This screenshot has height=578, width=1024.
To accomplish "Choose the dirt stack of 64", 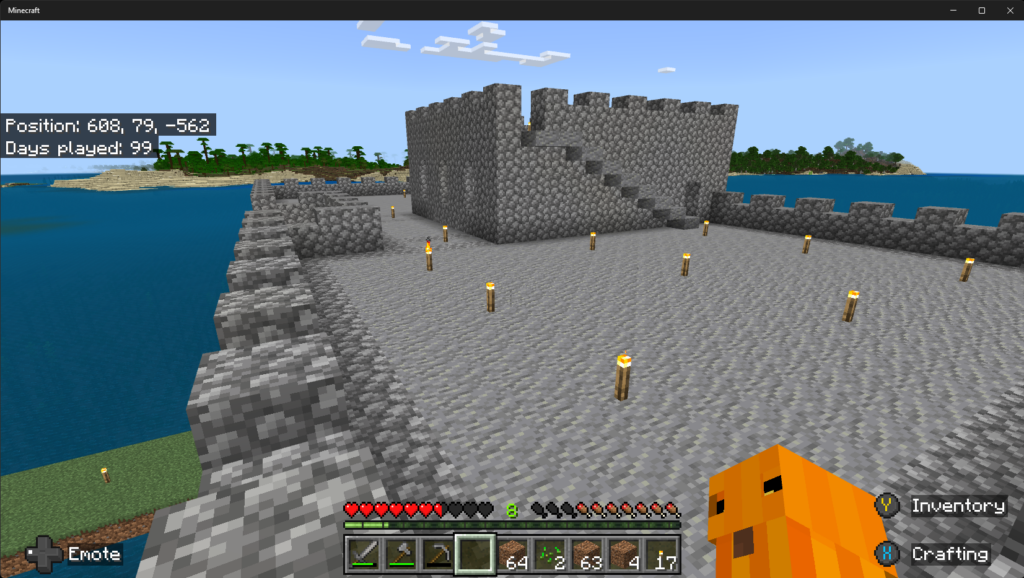I will point(513,554).
